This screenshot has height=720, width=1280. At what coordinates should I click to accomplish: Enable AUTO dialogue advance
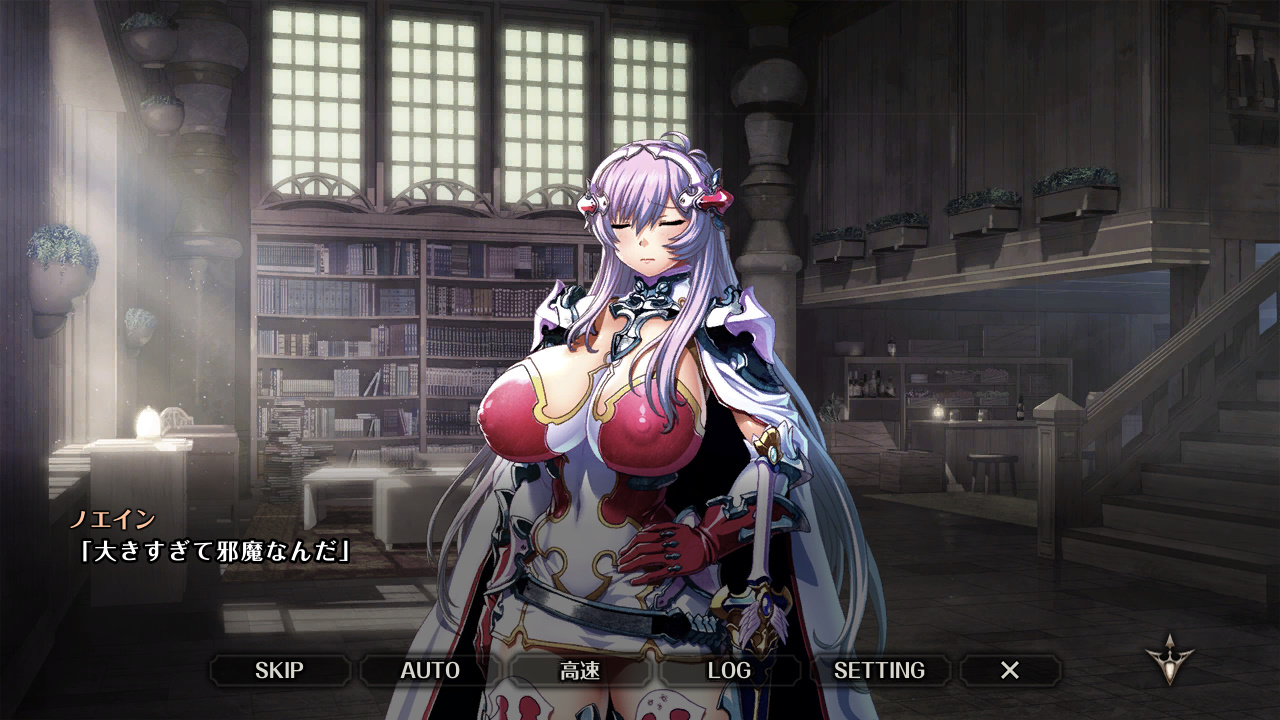coord(430,670)
